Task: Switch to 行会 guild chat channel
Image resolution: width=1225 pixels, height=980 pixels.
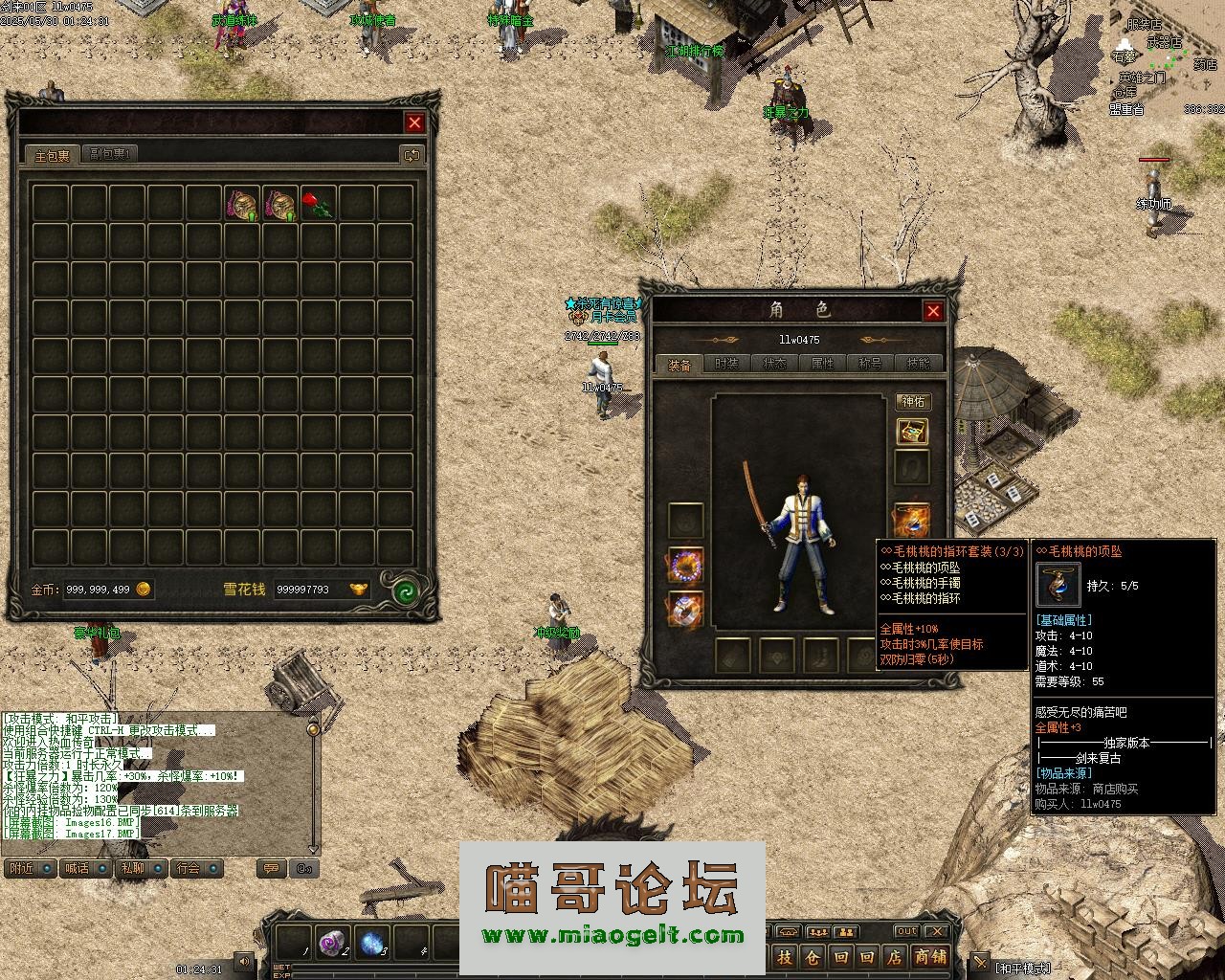Action: click(189, 868)
